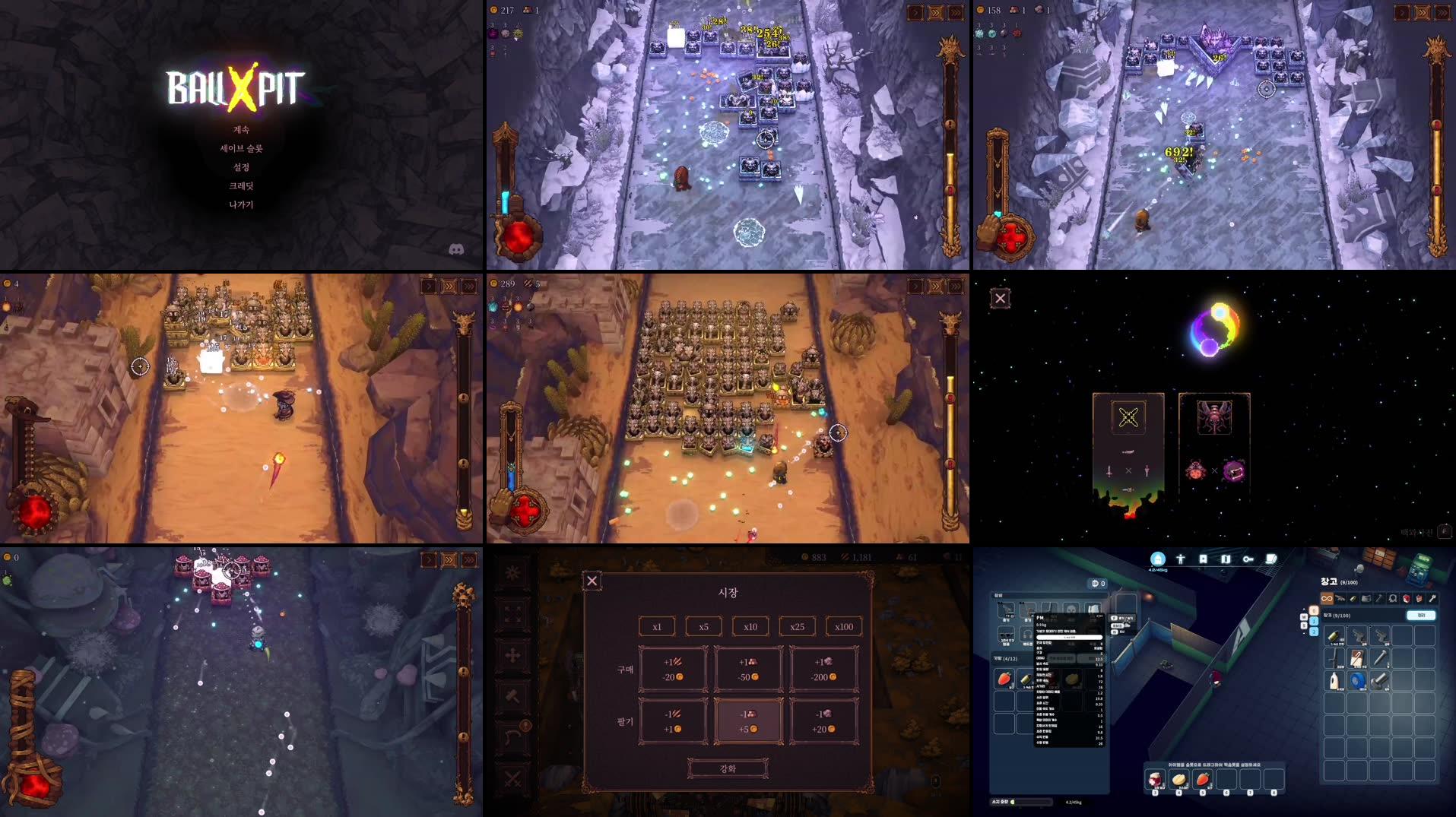Open the rifle category filter in the warehouse

(1340, 599)
